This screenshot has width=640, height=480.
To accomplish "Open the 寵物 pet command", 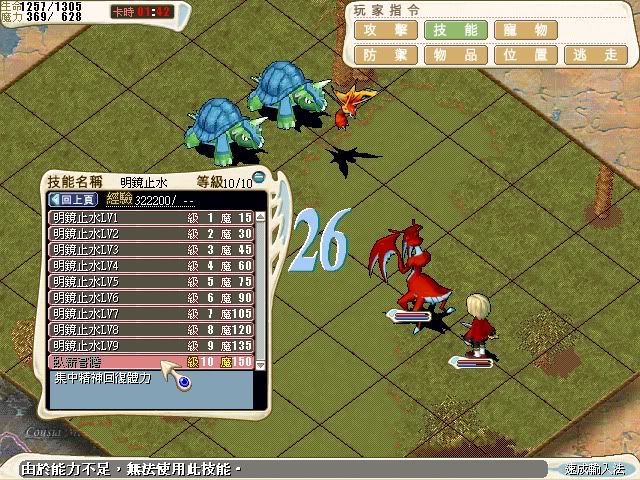I will click(x=527, y=30).
